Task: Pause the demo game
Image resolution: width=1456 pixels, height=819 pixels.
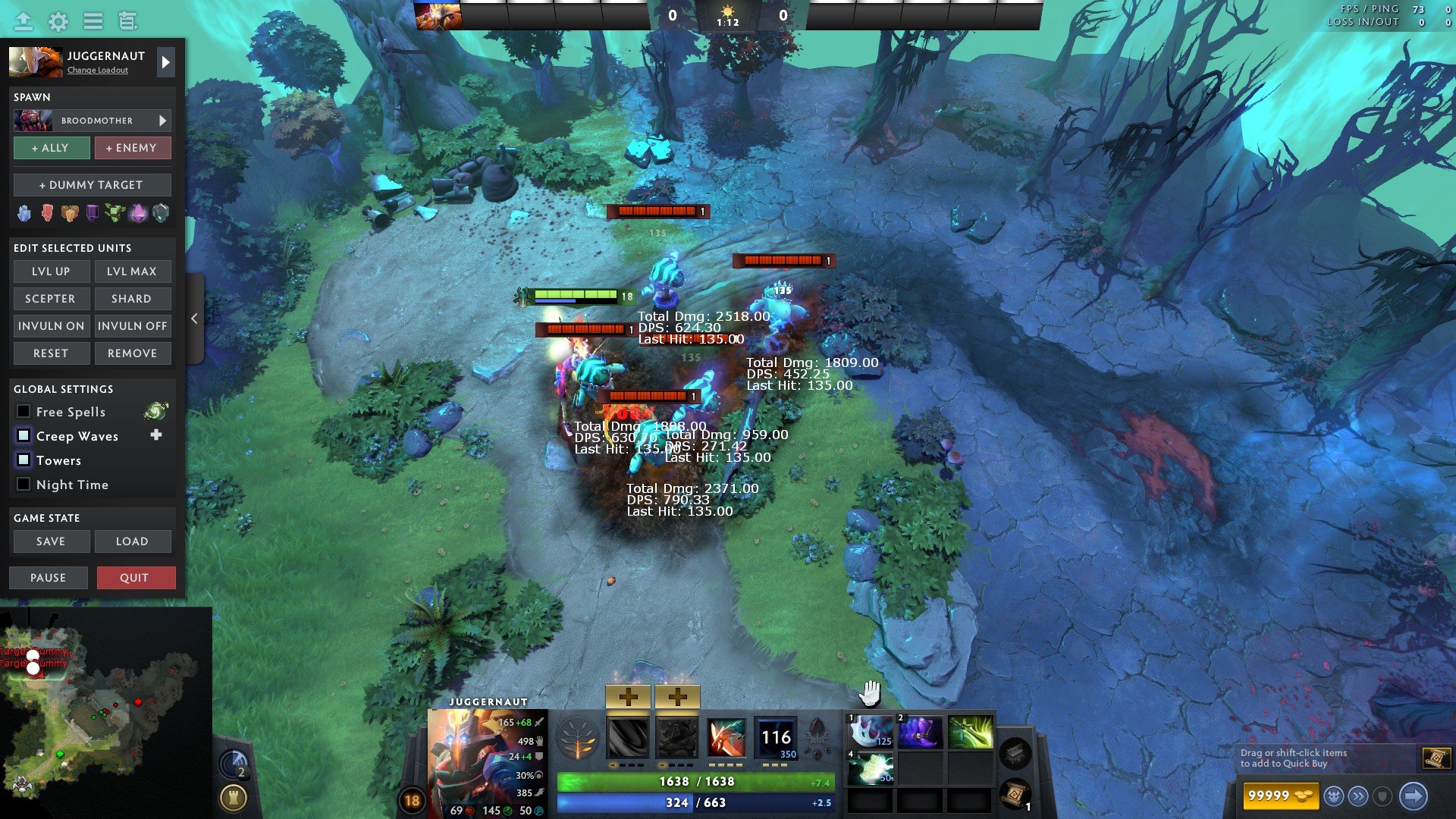Action: [x=48, y=578]
